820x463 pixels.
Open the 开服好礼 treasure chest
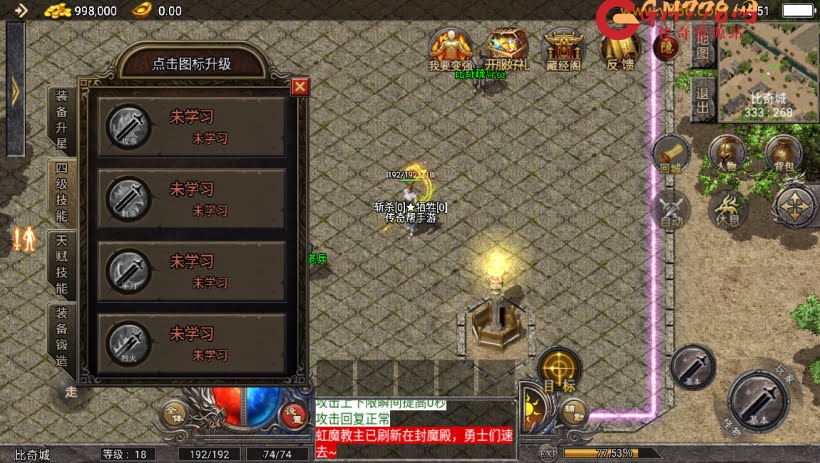pyautogui.click(x=508, y=48)
